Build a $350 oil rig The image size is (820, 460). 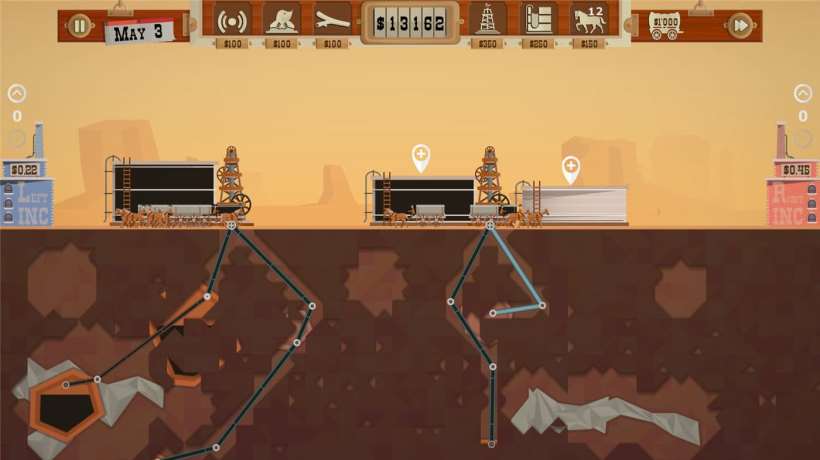pyautogui.click(x=488, y=20)
